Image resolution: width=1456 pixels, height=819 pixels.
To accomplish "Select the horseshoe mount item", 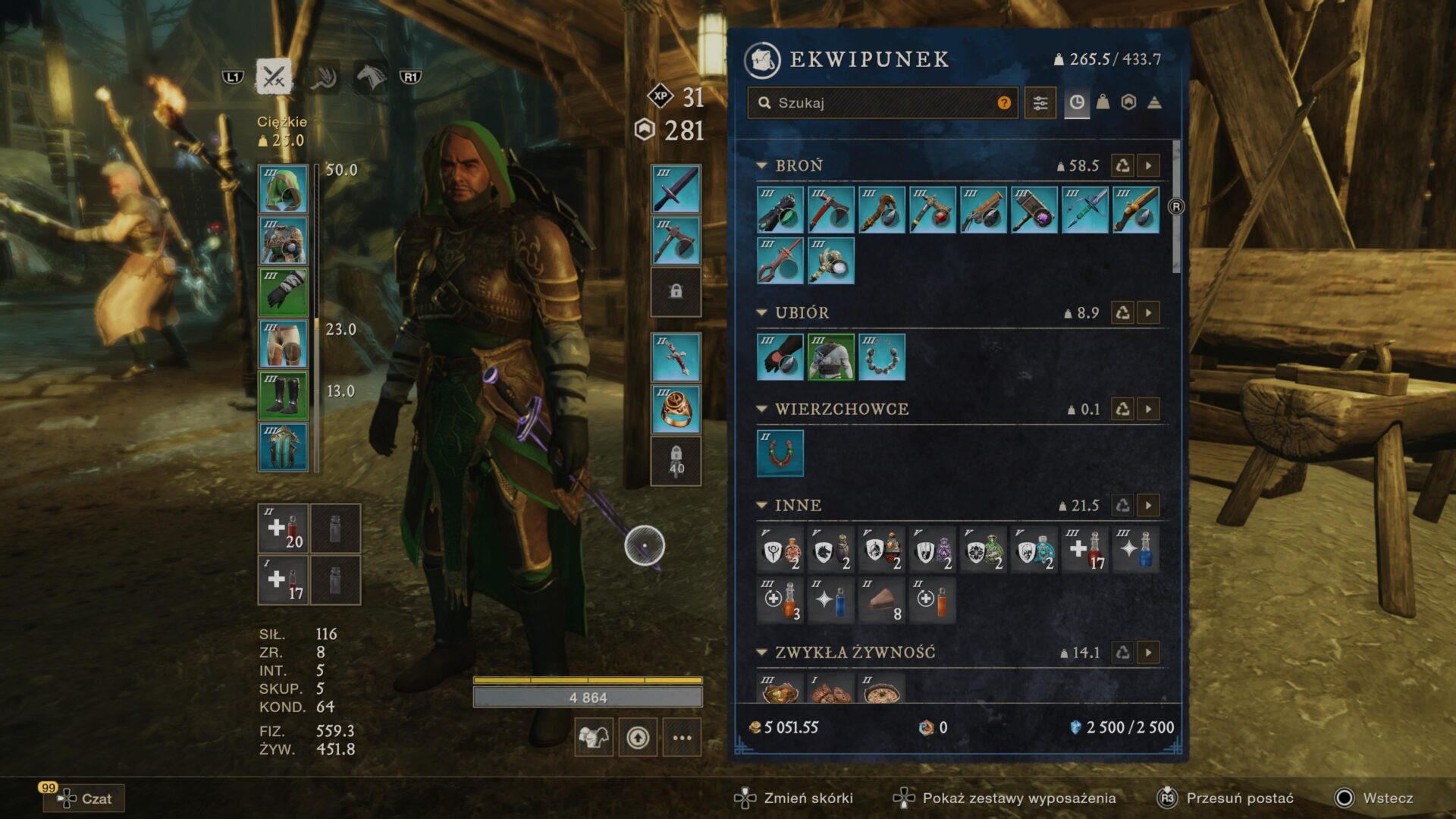I will point(780,453).
